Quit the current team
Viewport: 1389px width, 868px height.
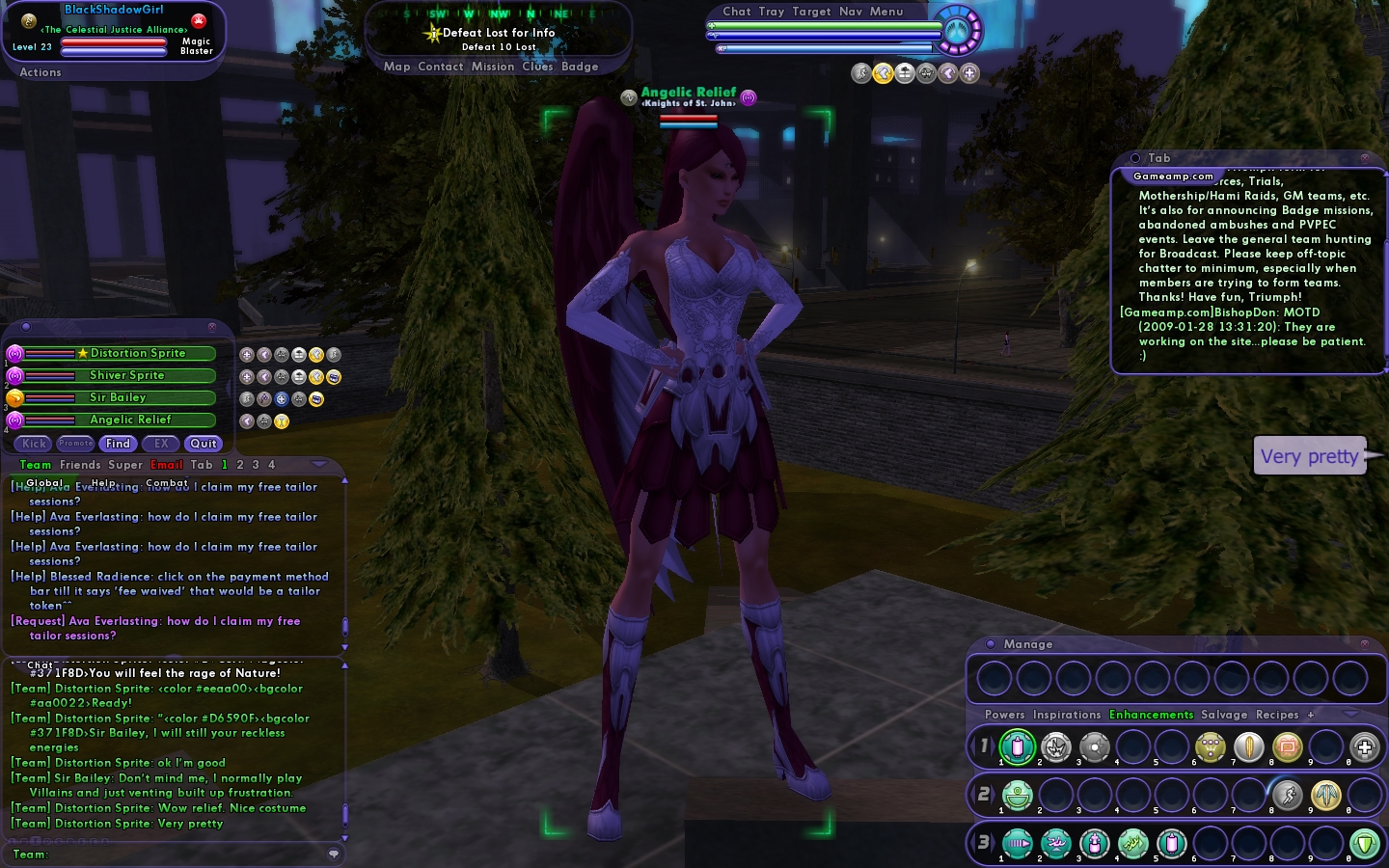tap(204, 444)
